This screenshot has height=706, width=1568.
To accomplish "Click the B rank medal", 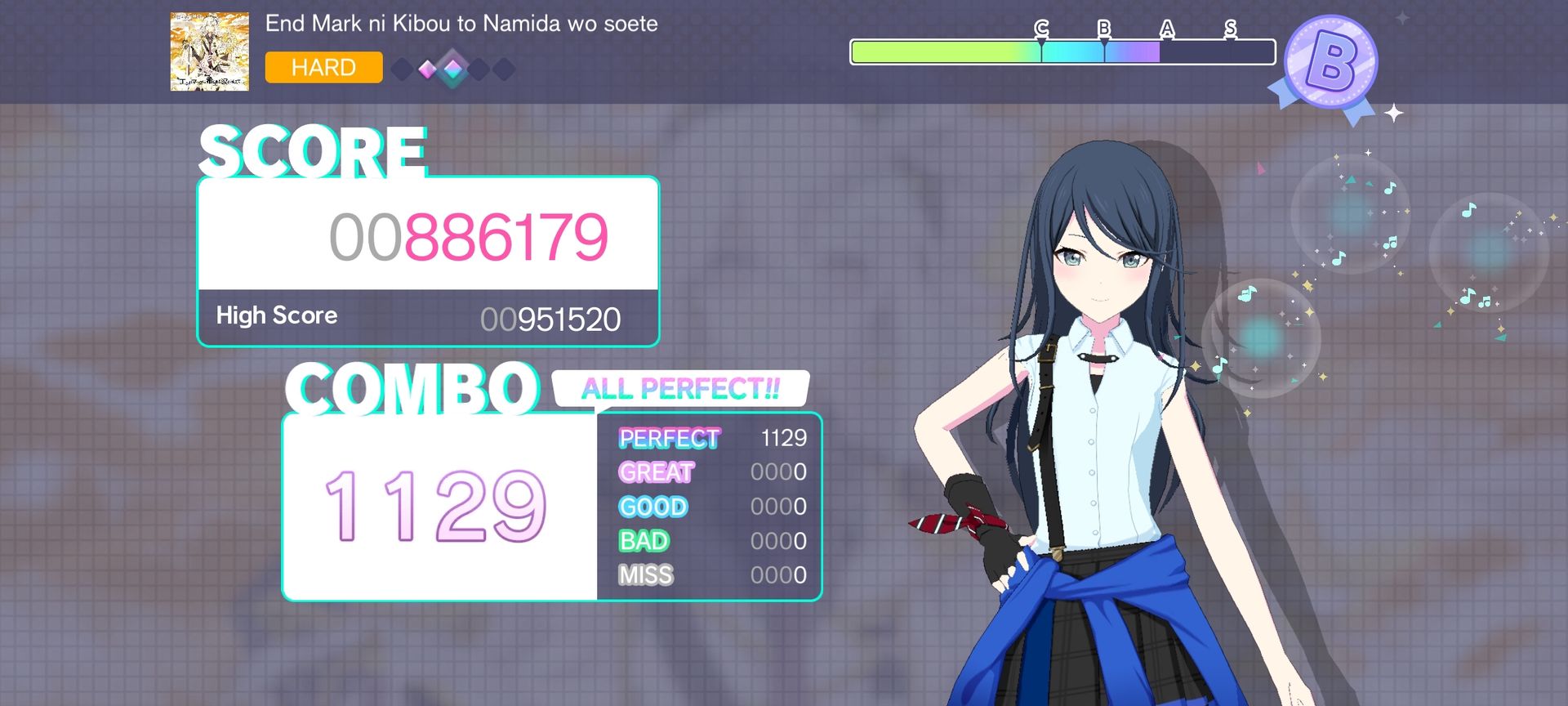I will [1330, 63].
